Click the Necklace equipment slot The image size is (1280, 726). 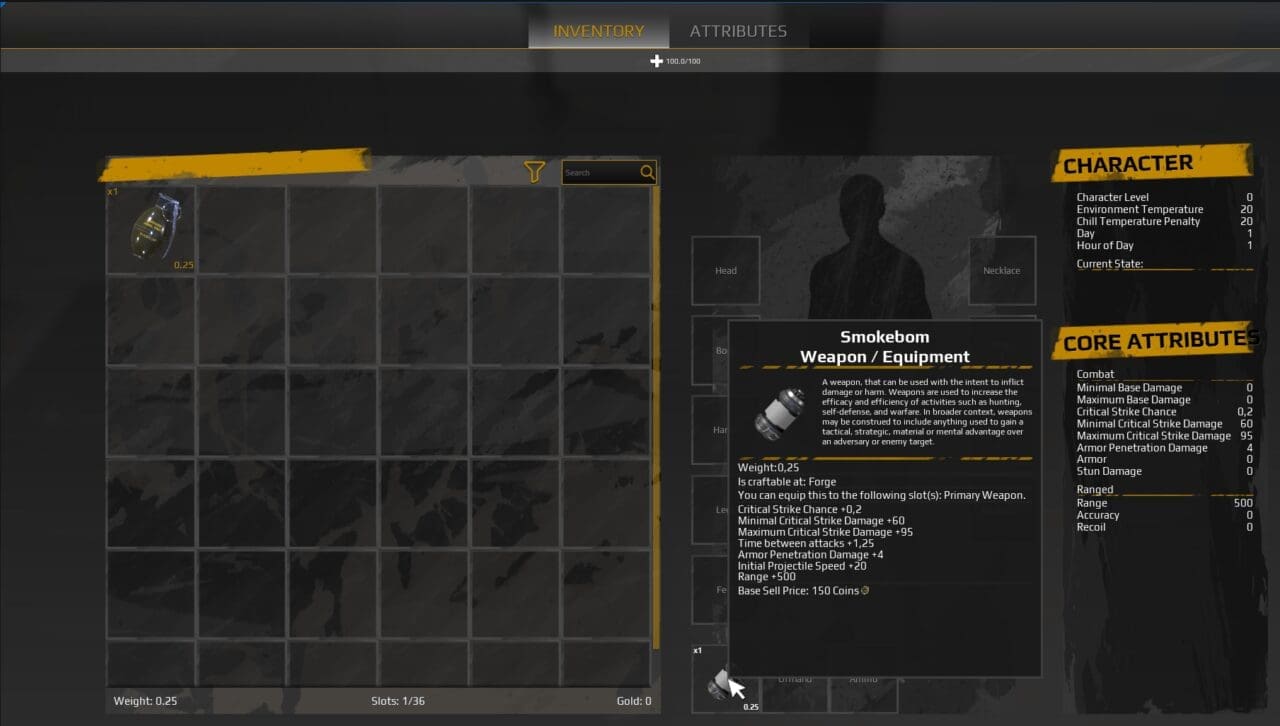point(1001,270)
